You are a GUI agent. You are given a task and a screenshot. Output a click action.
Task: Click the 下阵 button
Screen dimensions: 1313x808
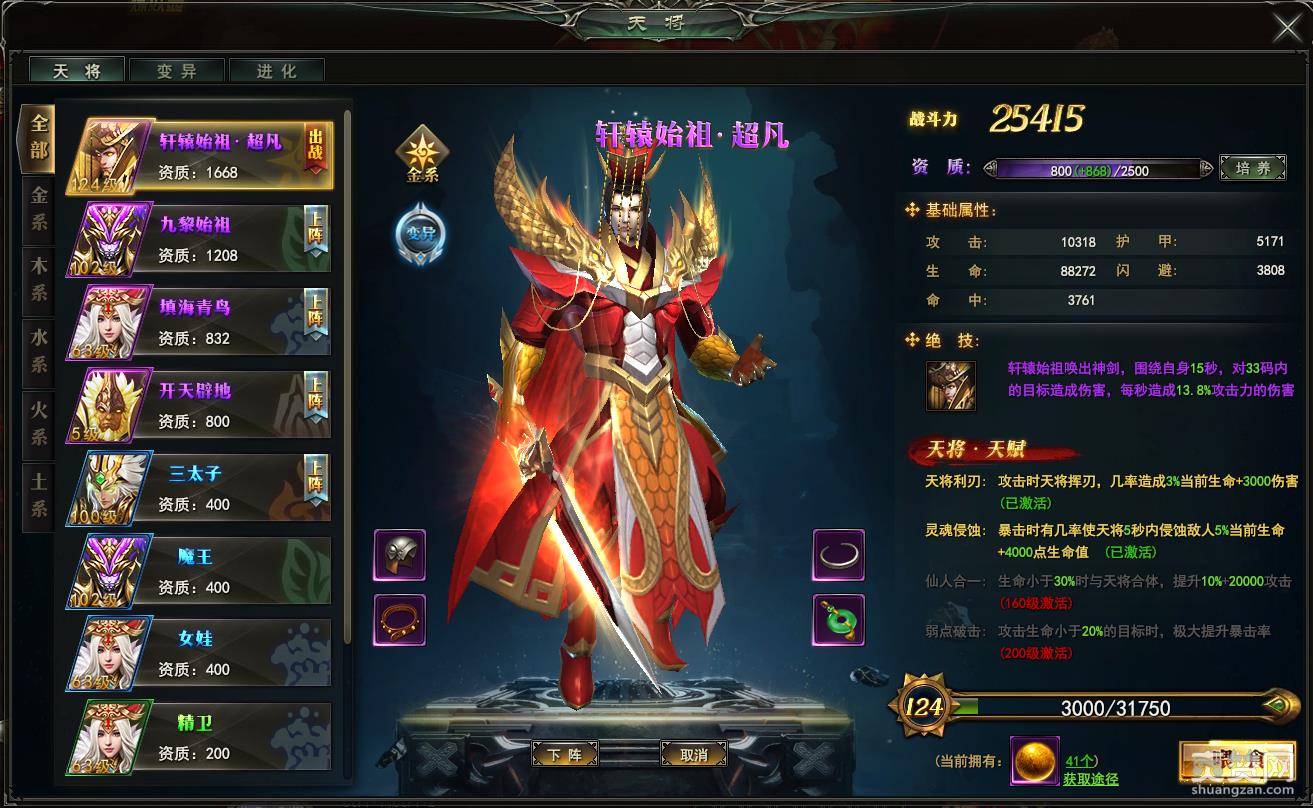click(564, 755)
